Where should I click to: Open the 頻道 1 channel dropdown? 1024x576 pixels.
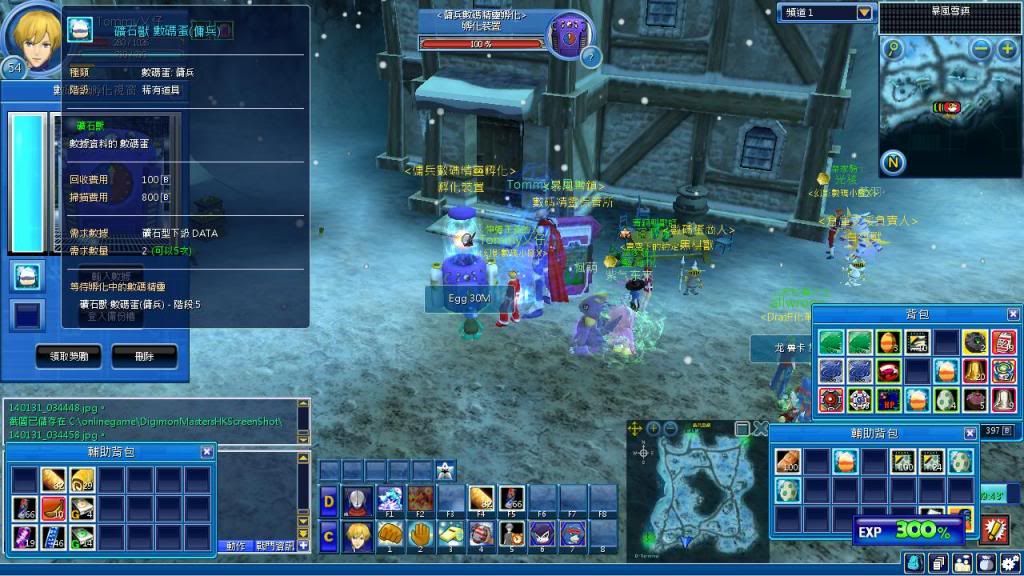(865, 13)
